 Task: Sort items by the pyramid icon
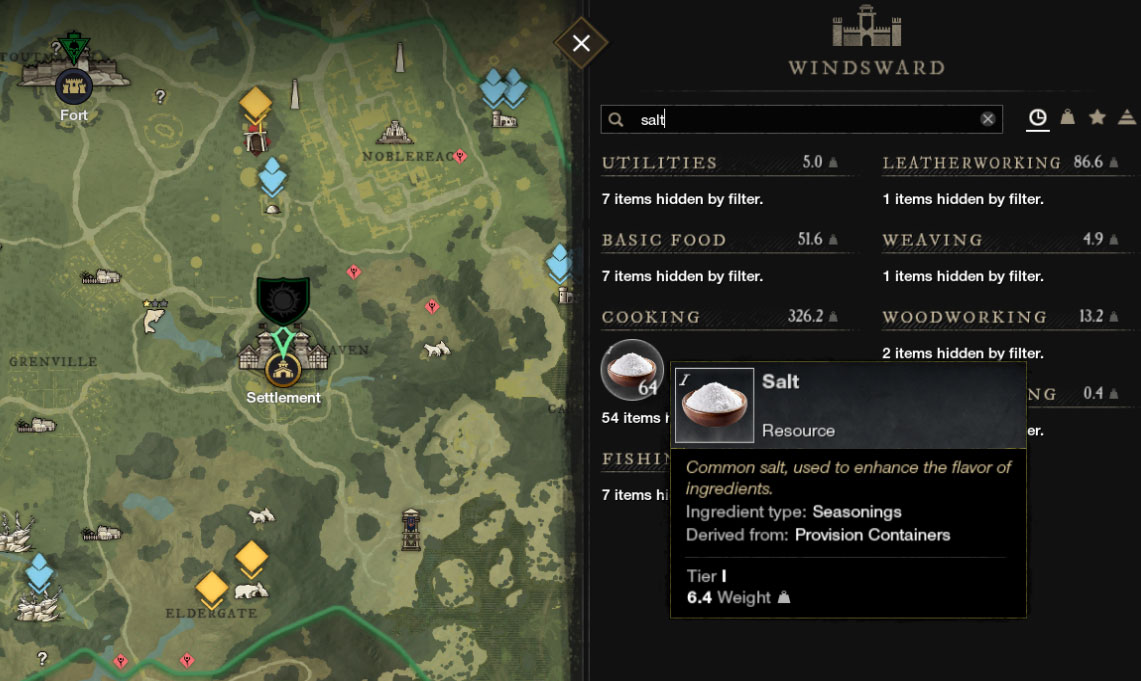click(1127, 118)
